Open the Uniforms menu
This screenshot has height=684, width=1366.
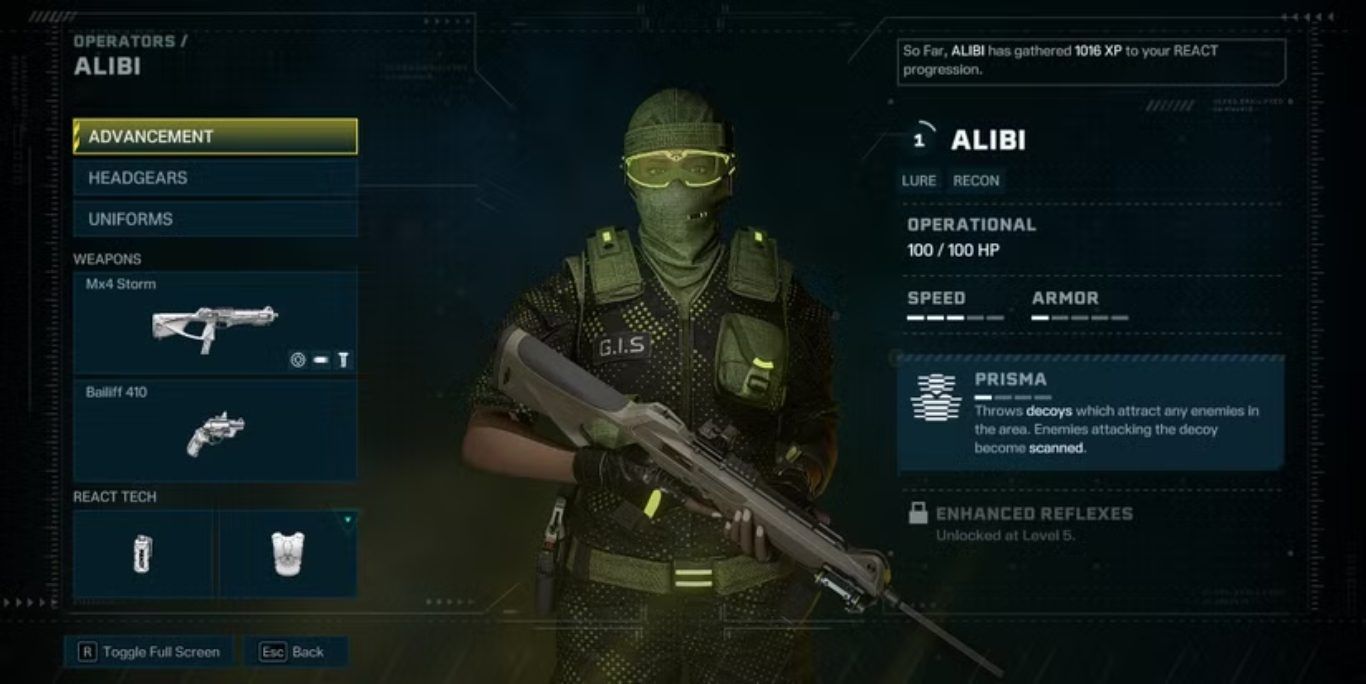215,219
